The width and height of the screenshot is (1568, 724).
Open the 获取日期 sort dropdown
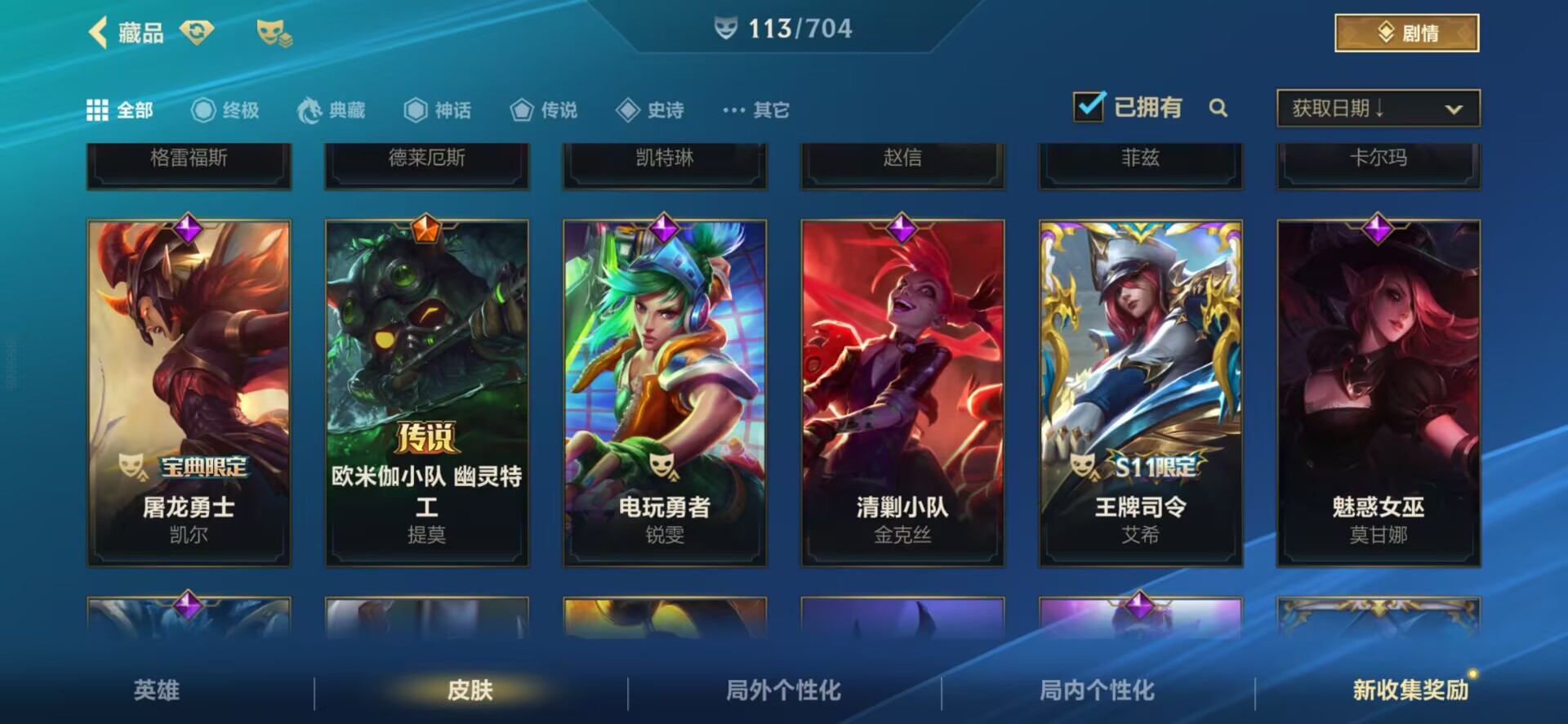tap(1378, 108)
